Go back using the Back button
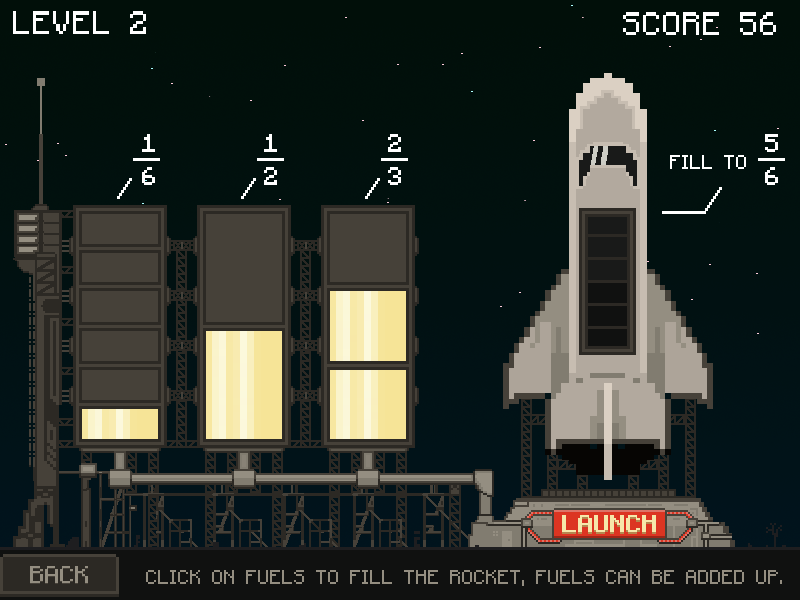 59,575
